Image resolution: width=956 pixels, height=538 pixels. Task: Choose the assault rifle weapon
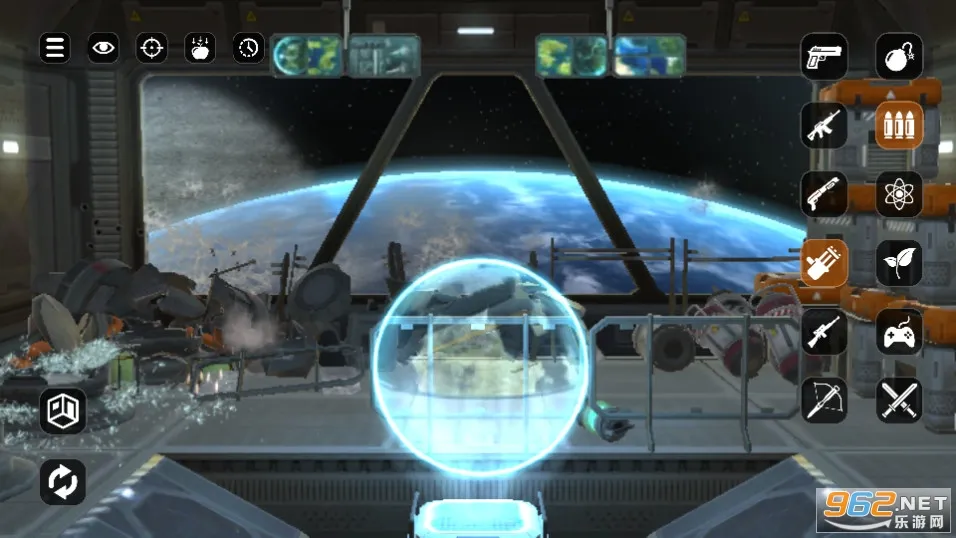click(824, 125)
